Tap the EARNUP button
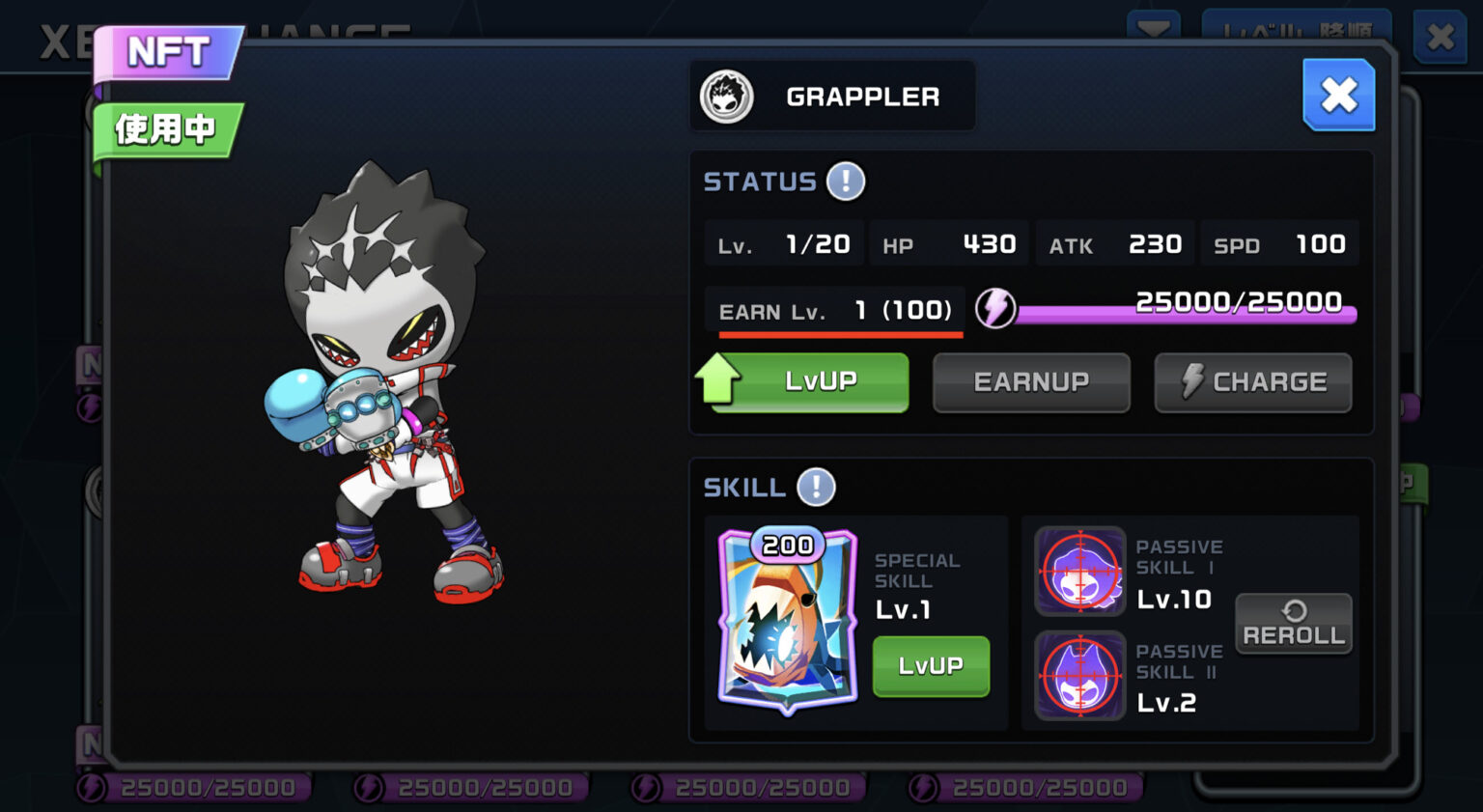Image resolution: width=1483 pixels, height=812 pixels. pos(1030,382)
